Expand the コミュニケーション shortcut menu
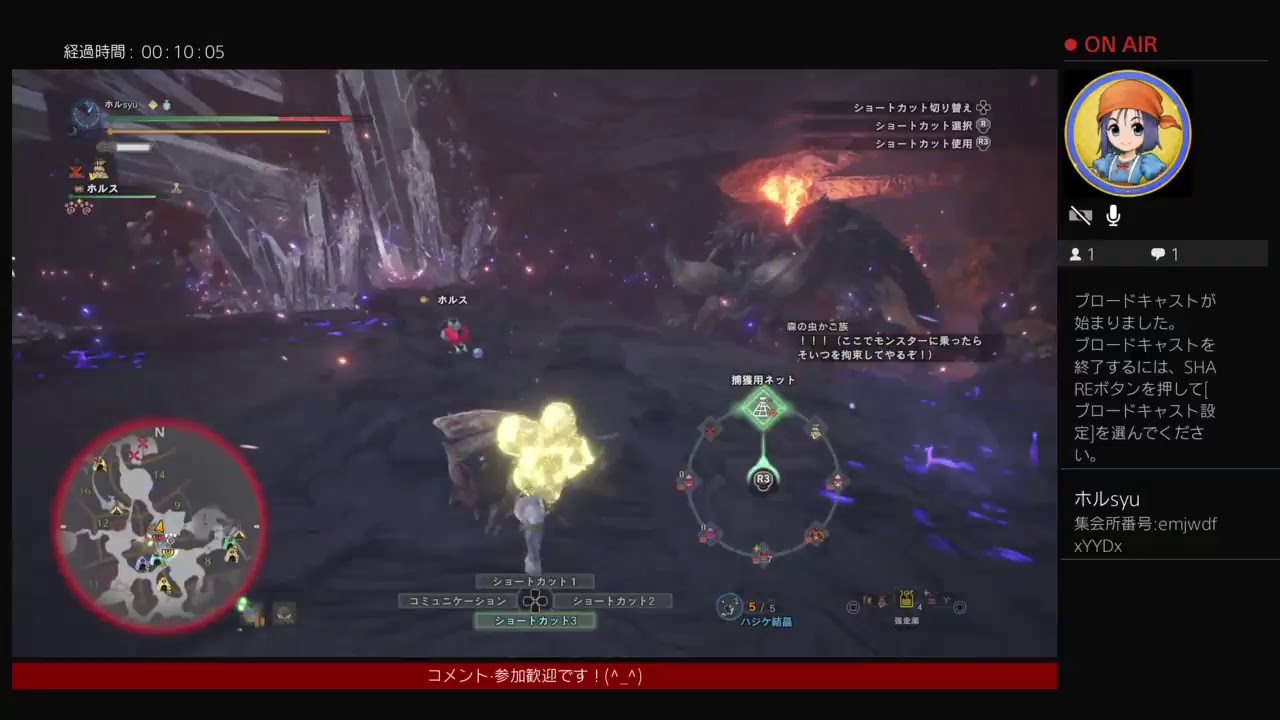 tap(458, 600)
